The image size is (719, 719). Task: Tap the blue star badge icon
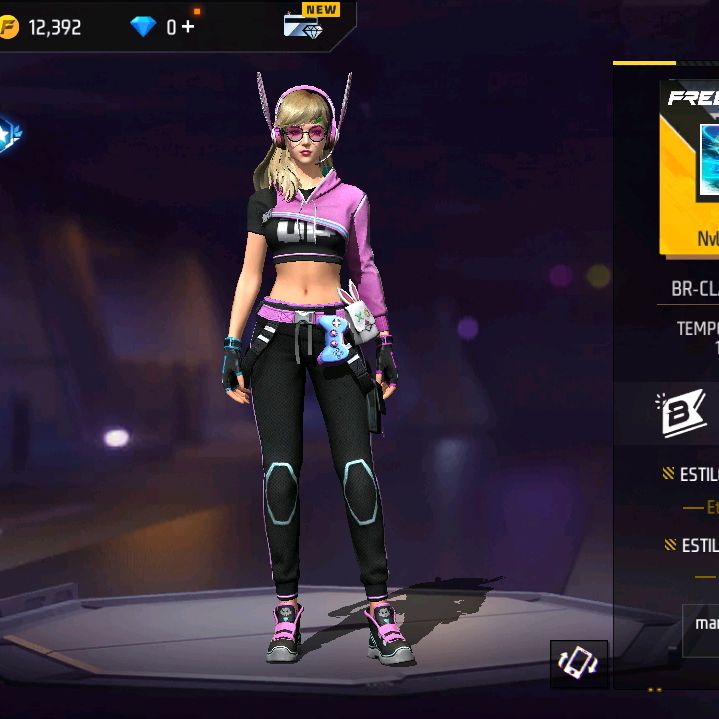[9, 135]
